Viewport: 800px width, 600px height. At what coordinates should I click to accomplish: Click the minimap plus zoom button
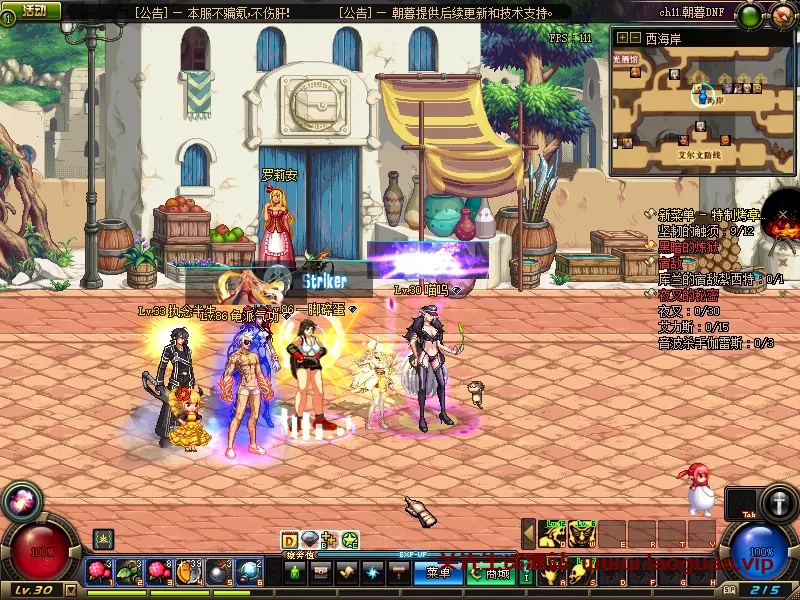tap(622, 38)
